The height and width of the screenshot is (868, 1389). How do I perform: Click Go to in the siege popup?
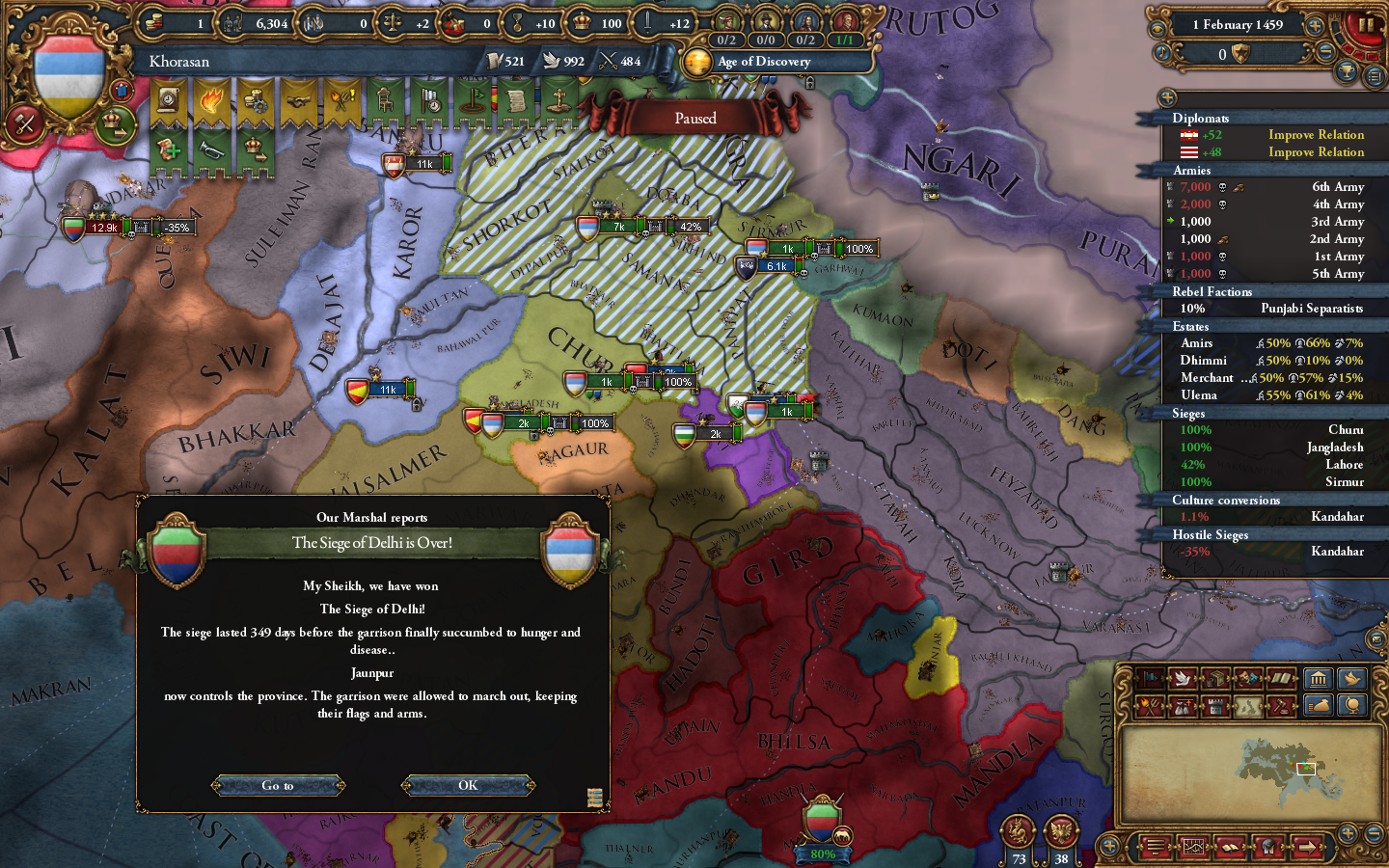pyautogui.click(x=278, y=785)
